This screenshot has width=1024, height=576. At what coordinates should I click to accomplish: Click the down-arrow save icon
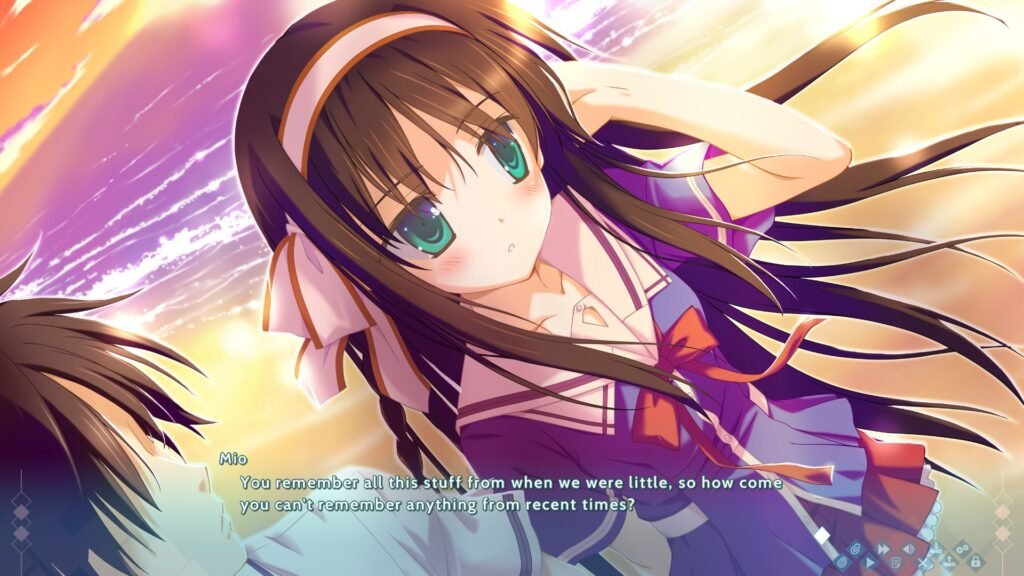click(936, 549)
